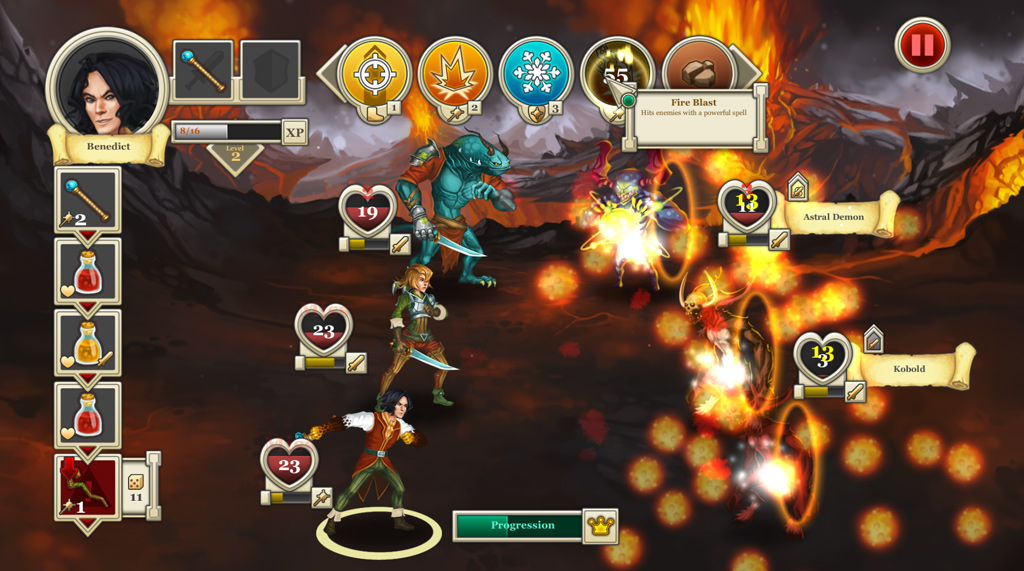The height and width of the screenshot is (571, 1024).
Task: Select the Kobold enemy name banner
Action: pyautogui.click(x=912, y=368)
